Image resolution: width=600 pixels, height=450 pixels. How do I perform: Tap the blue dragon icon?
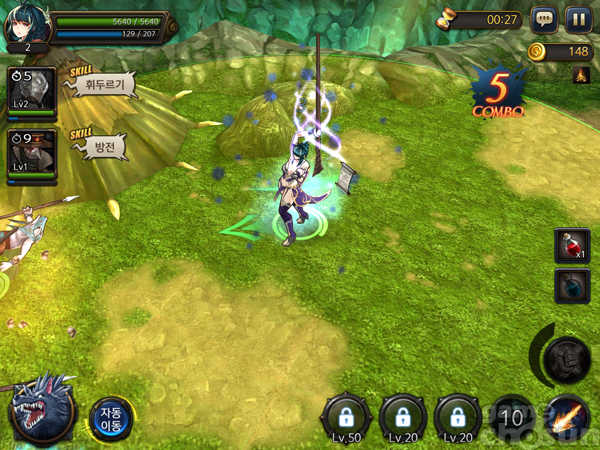tap(42, 410)
